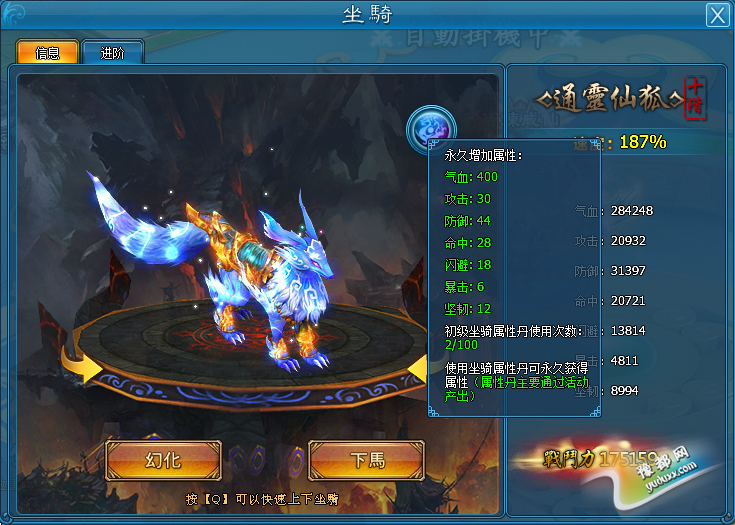Show next mount with right arrow

[x=418, y=372]
